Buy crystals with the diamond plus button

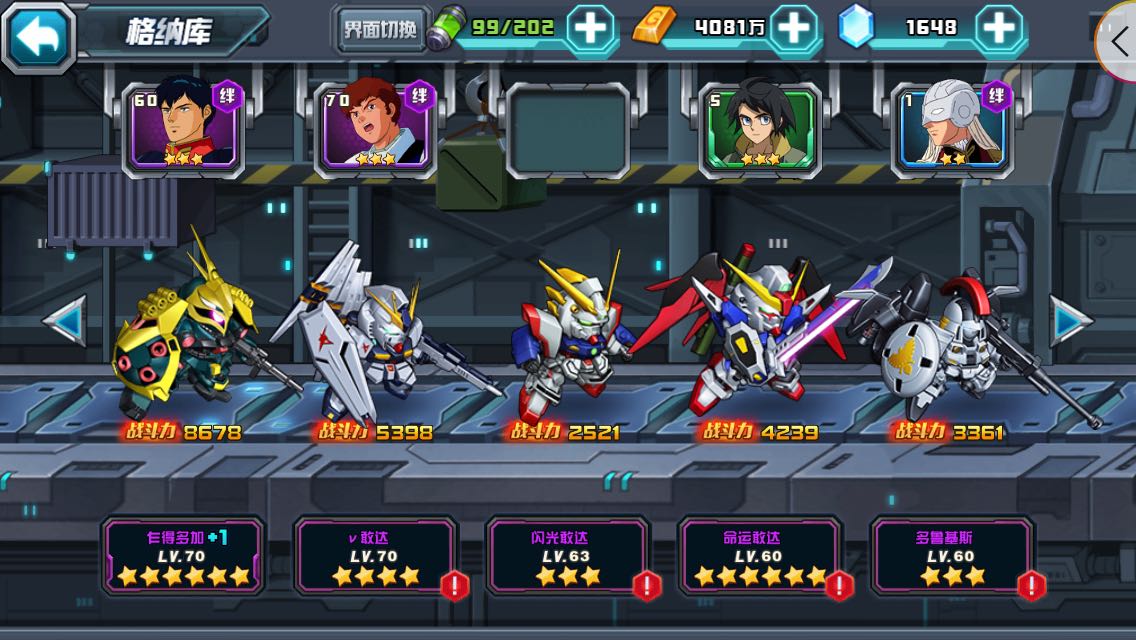click(998, 28)
